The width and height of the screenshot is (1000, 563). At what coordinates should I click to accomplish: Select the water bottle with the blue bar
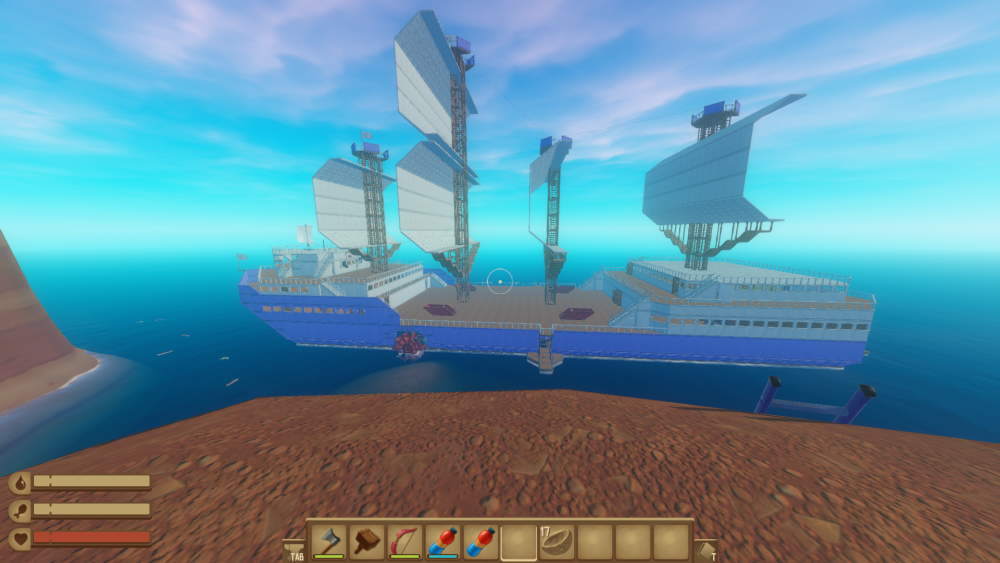(x=443, y=541)
